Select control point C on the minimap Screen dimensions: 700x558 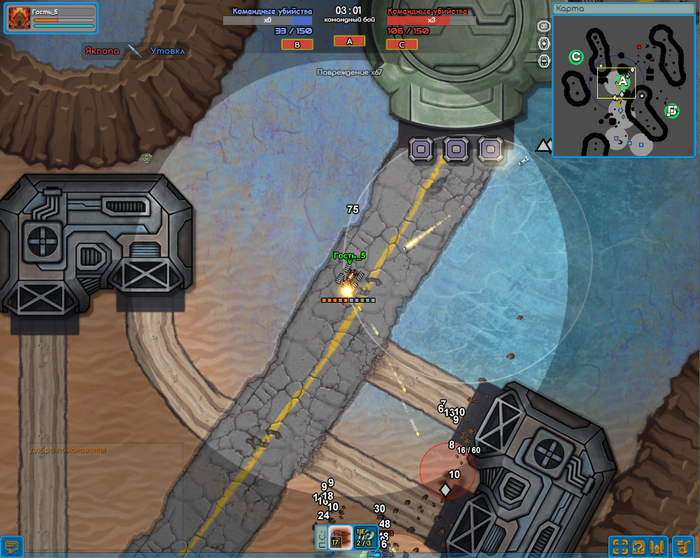pos(576,57)
